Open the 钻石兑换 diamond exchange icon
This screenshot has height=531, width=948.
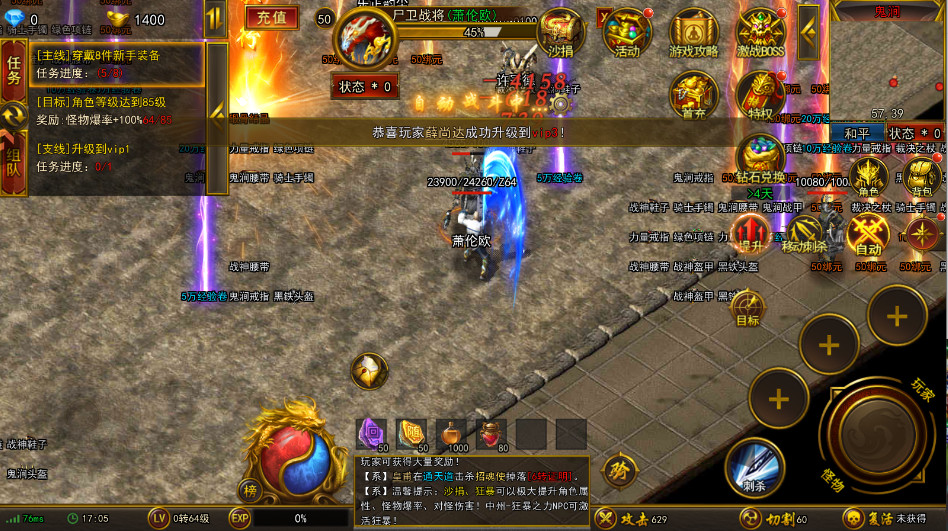click(760, 160)
